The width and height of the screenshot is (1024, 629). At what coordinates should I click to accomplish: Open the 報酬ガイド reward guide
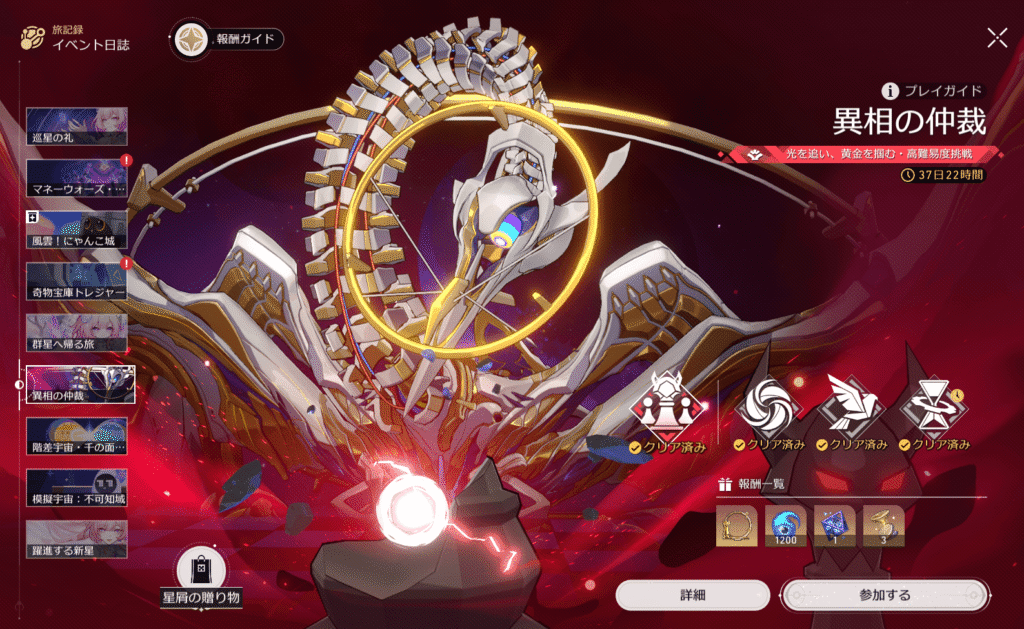coord(228,40)
